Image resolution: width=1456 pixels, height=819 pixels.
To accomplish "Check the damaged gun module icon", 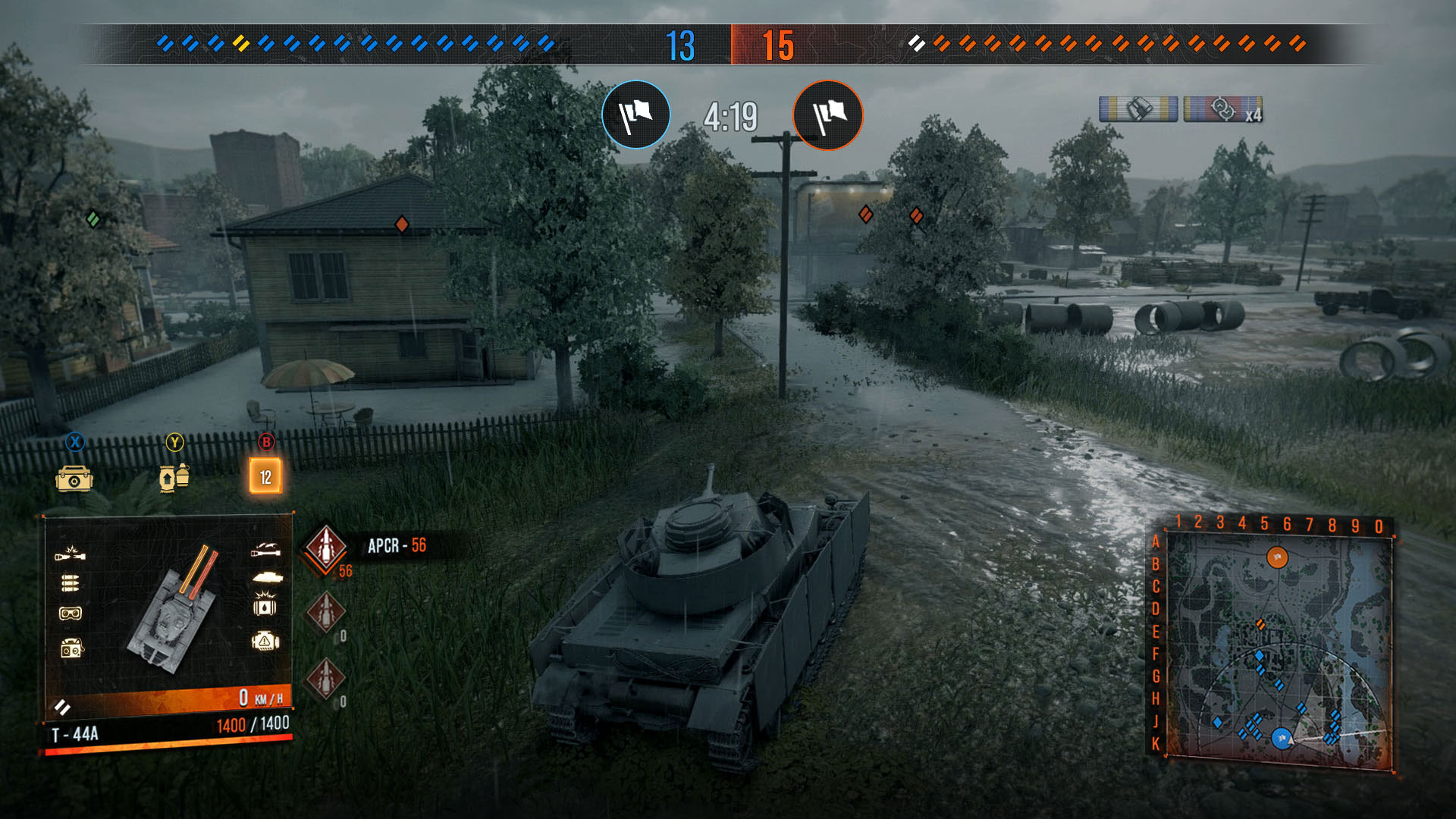I will 70,554.
